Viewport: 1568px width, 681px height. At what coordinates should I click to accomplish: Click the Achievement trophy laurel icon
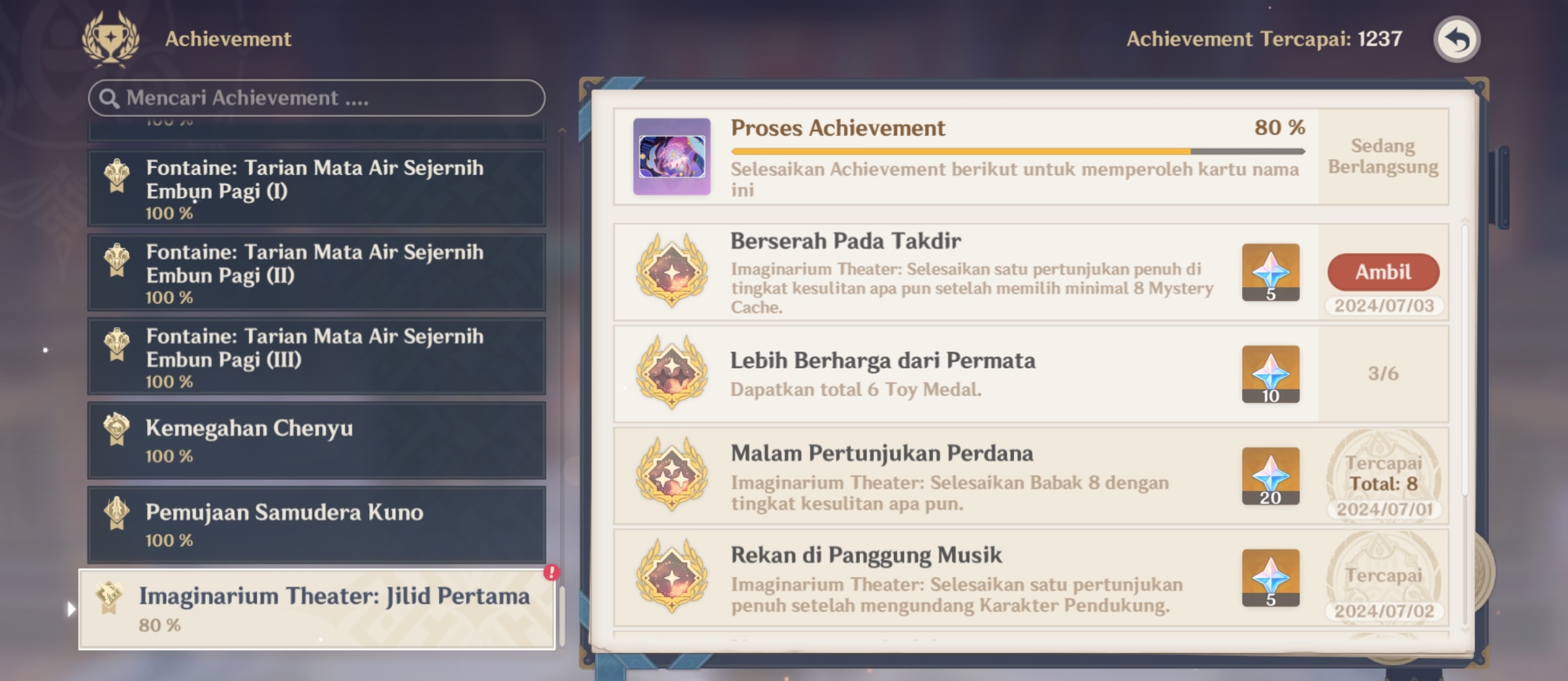[x=112, y=39]
